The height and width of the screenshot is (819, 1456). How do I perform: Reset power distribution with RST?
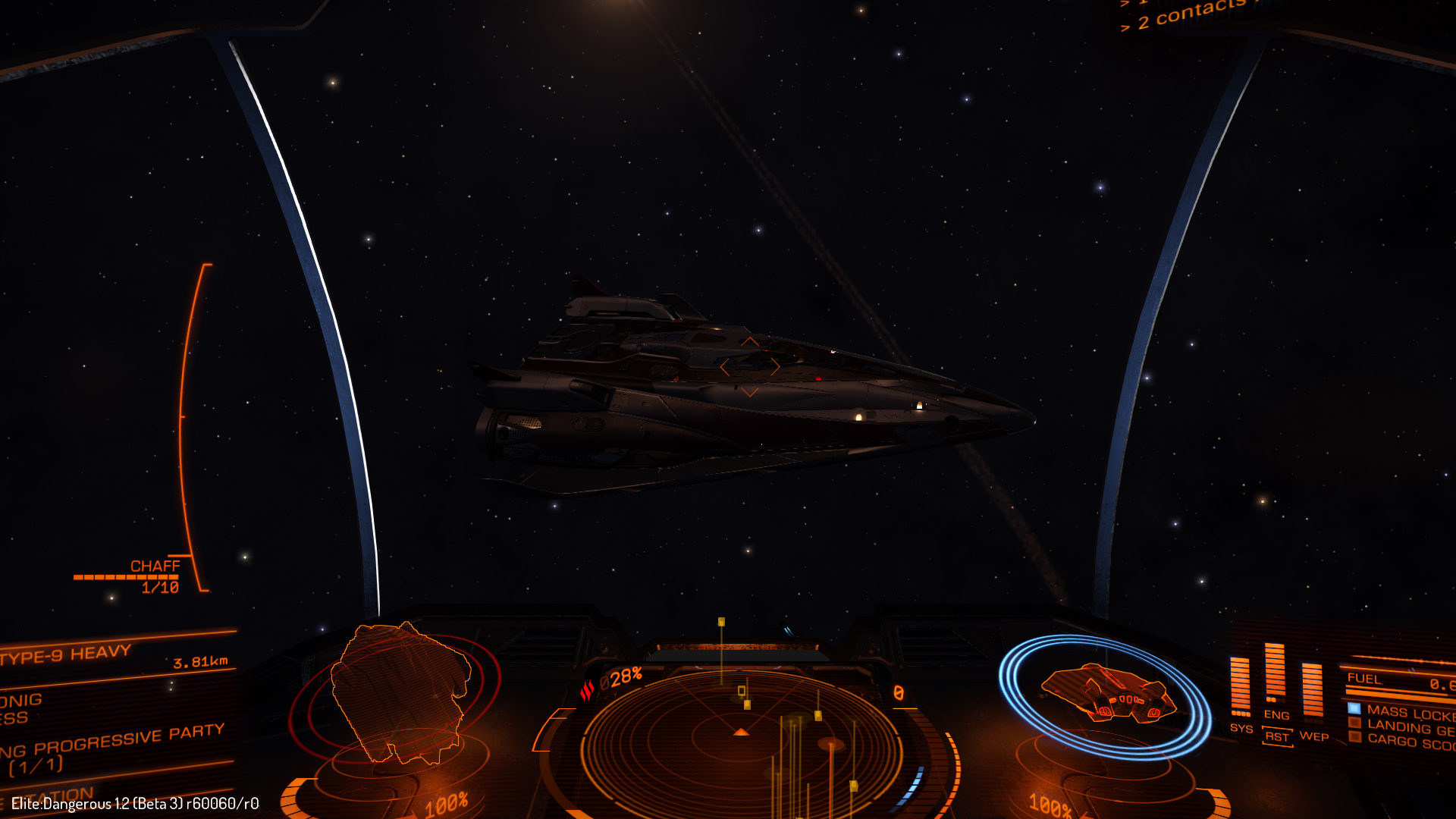[x=1277, y=736]
